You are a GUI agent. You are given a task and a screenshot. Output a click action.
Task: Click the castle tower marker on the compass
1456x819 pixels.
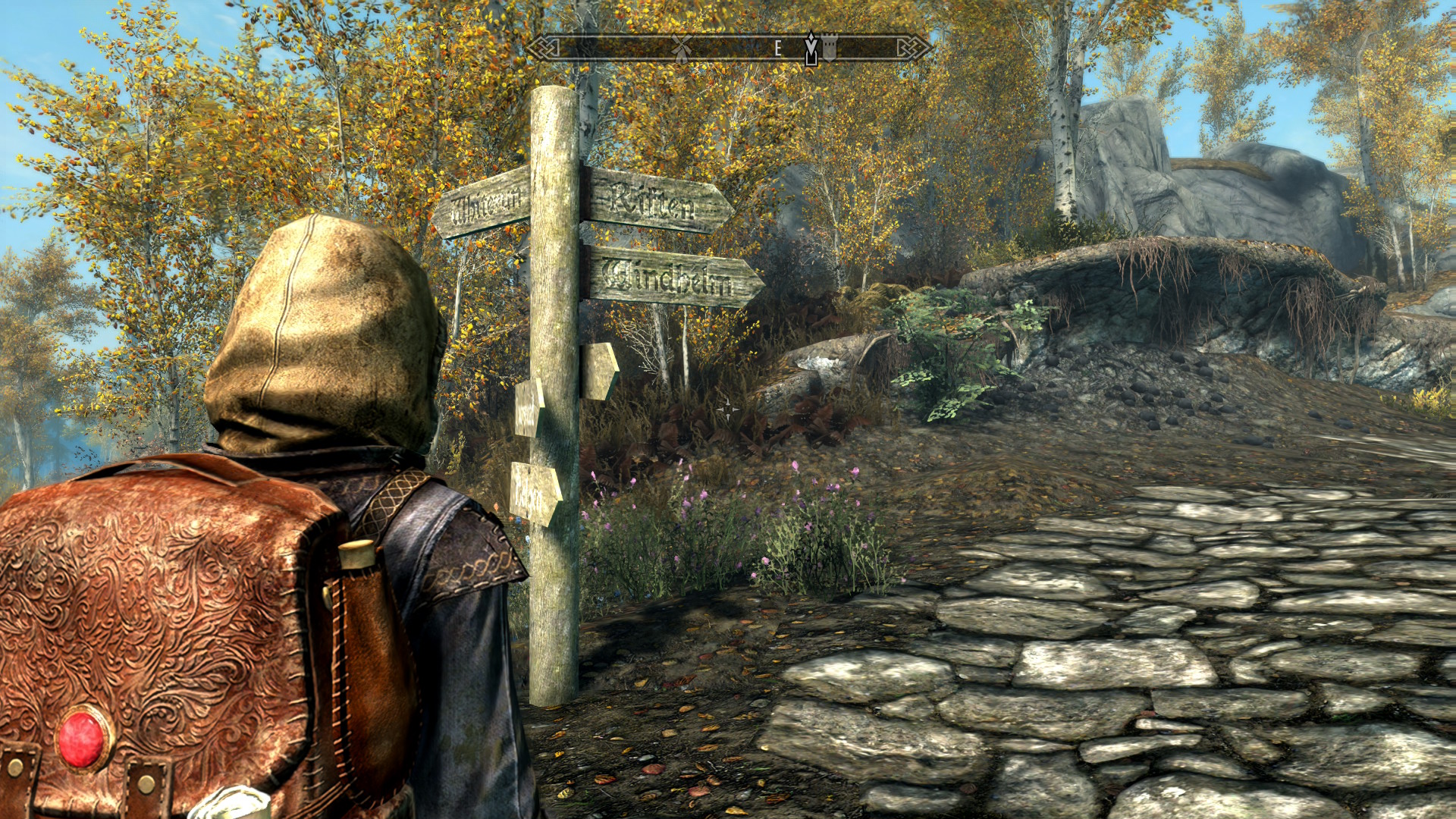tap(829, 48)
